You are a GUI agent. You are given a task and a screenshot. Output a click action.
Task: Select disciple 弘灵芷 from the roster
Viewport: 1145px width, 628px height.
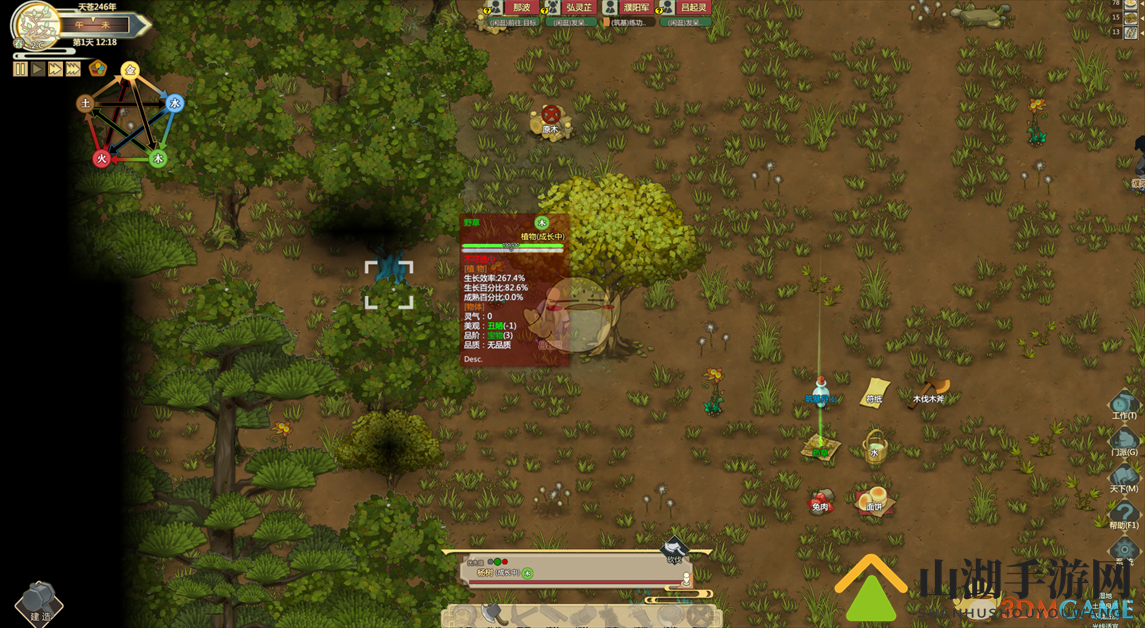pyautogui.click(x=578, y=8)
